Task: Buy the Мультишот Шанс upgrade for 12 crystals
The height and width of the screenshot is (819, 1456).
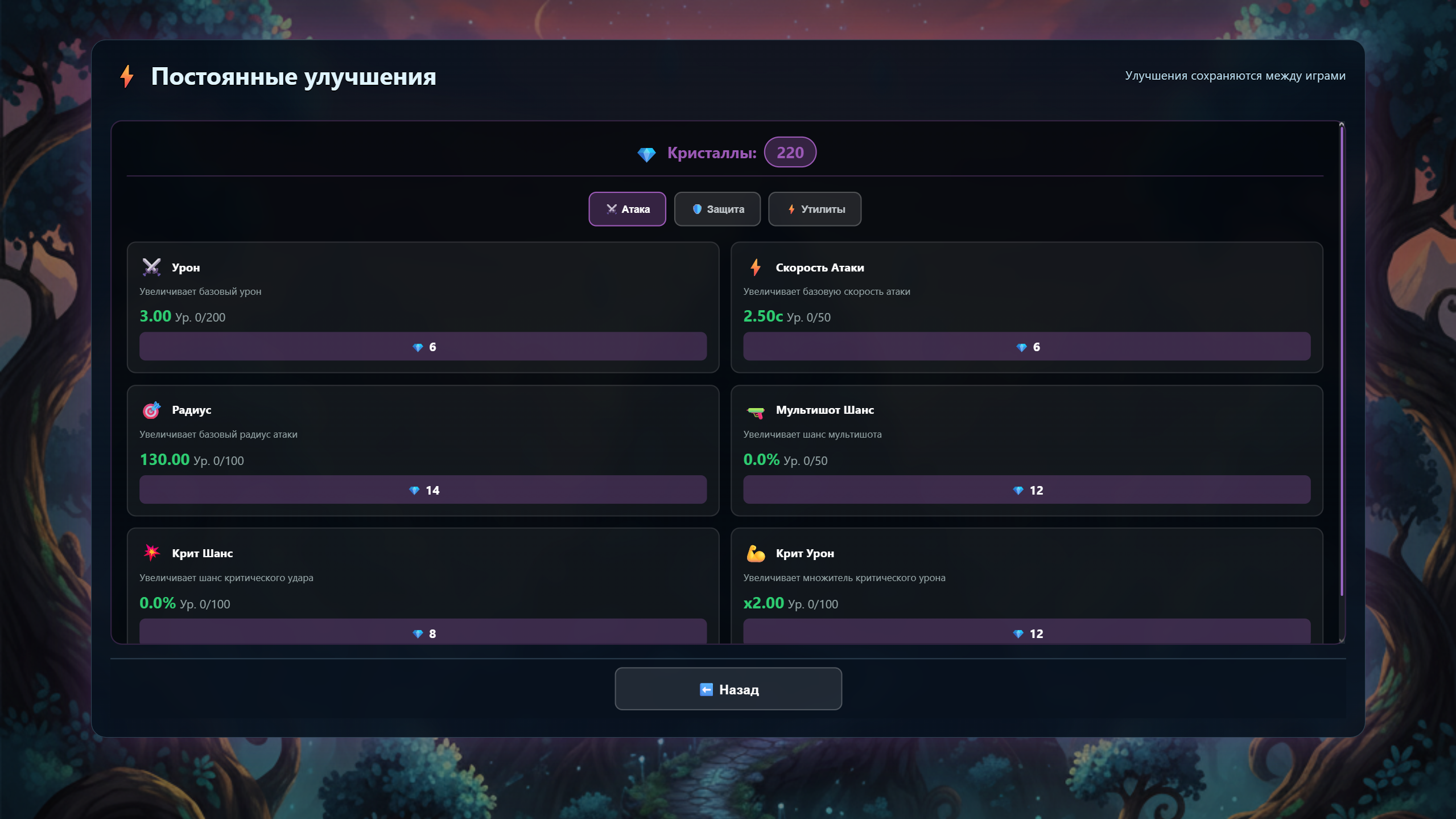Action: [x=1026, y=489]
